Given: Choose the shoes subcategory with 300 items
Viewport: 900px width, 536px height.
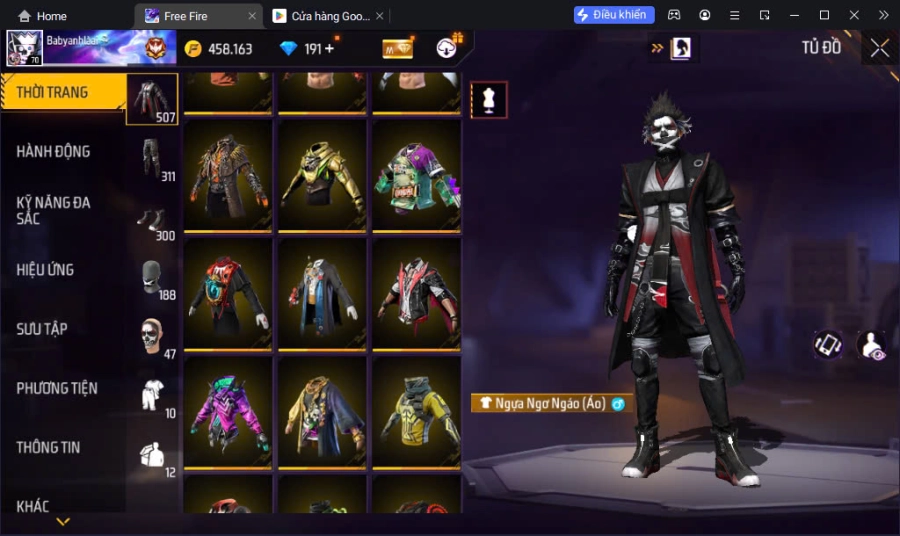Looking at the screenshot, I should (153, 219).
